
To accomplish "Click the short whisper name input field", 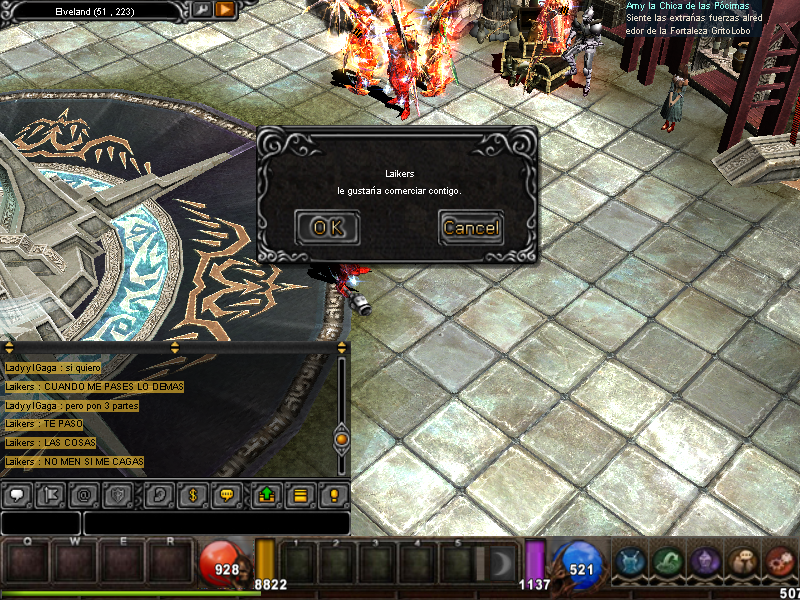I will (x=40, y=522).
